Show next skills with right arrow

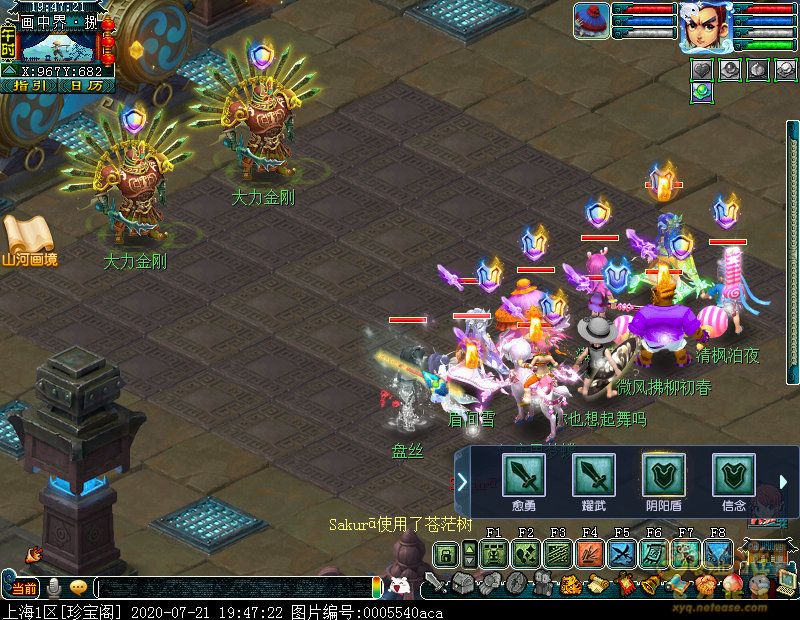pos(783,482)
